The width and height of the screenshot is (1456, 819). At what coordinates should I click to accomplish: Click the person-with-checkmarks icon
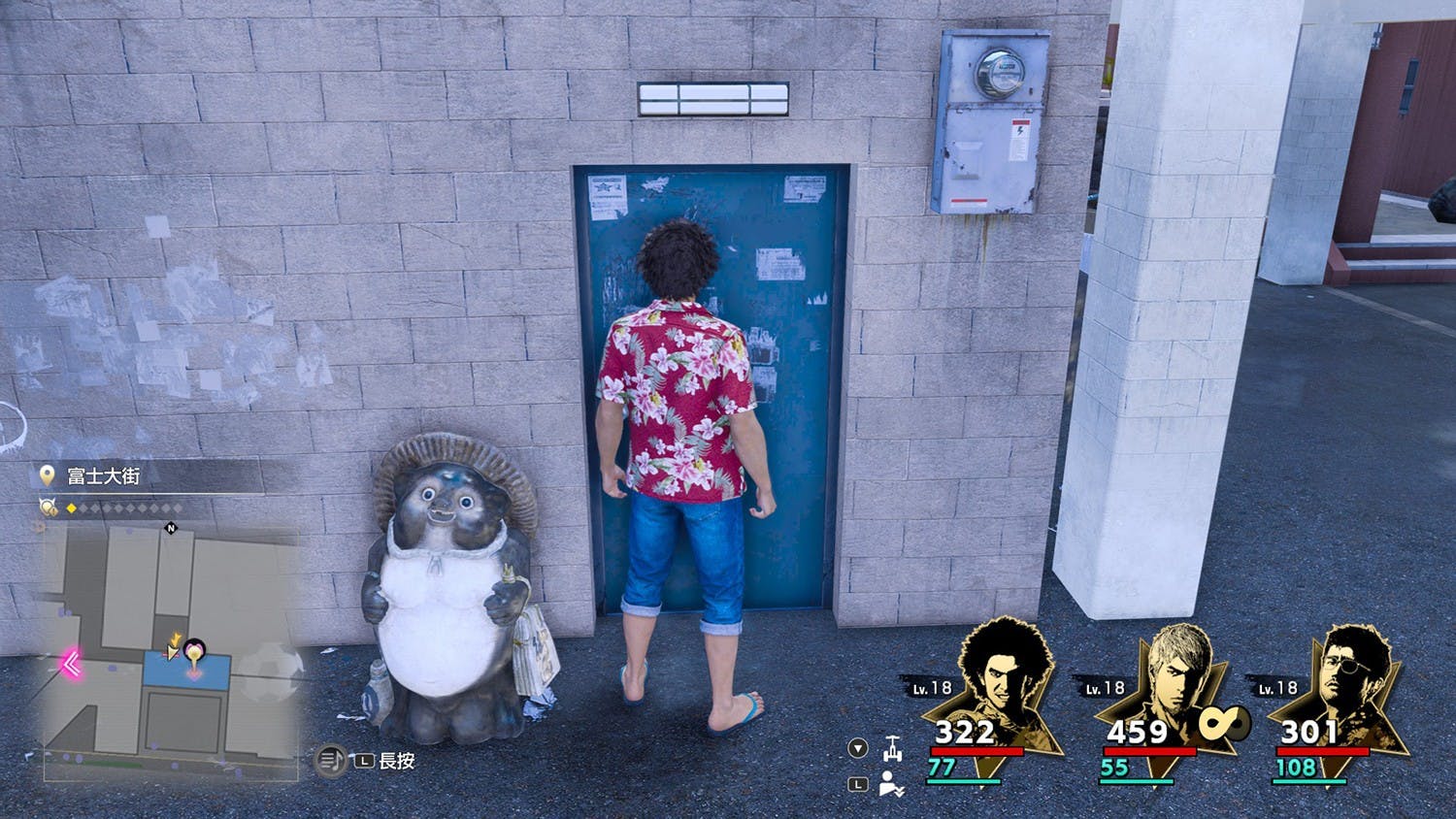(891, 784)
